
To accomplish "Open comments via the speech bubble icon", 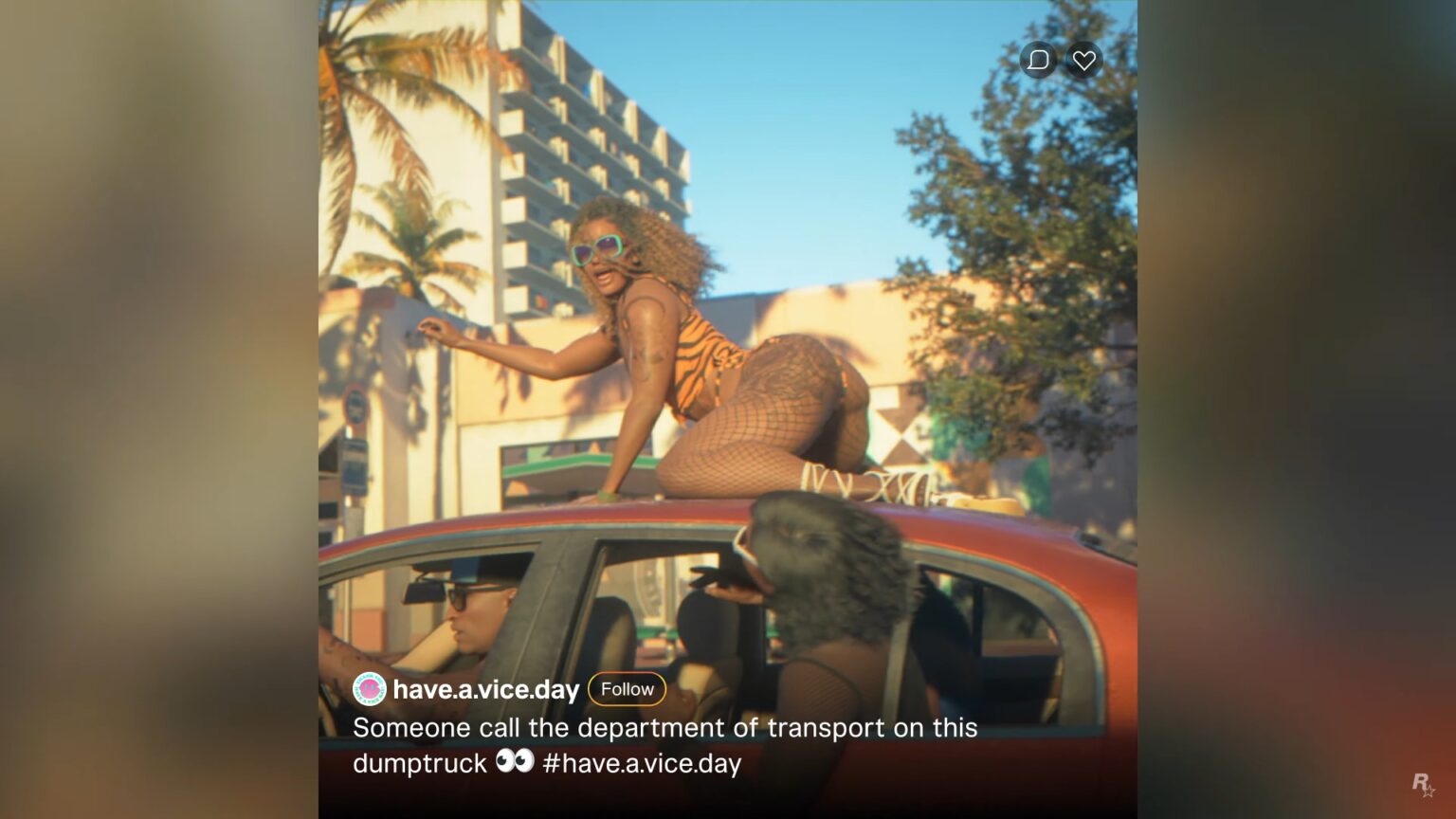I will tap(1039, 60).
